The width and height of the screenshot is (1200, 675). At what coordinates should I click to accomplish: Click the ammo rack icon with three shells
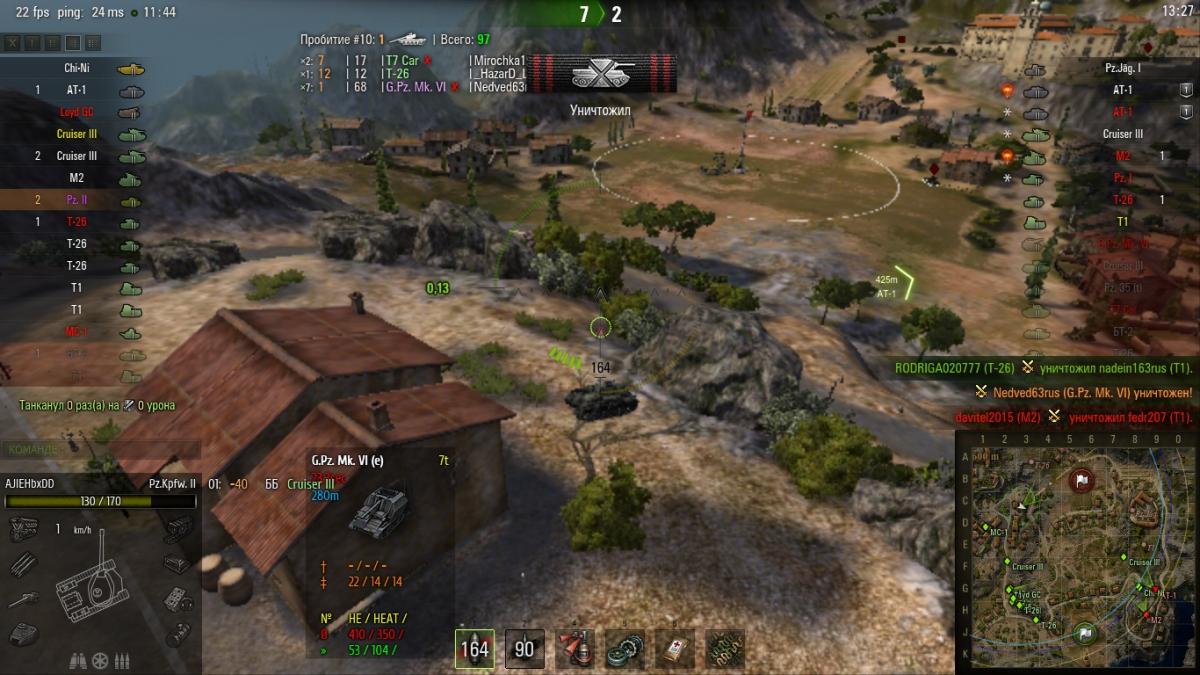coord(122,660)
